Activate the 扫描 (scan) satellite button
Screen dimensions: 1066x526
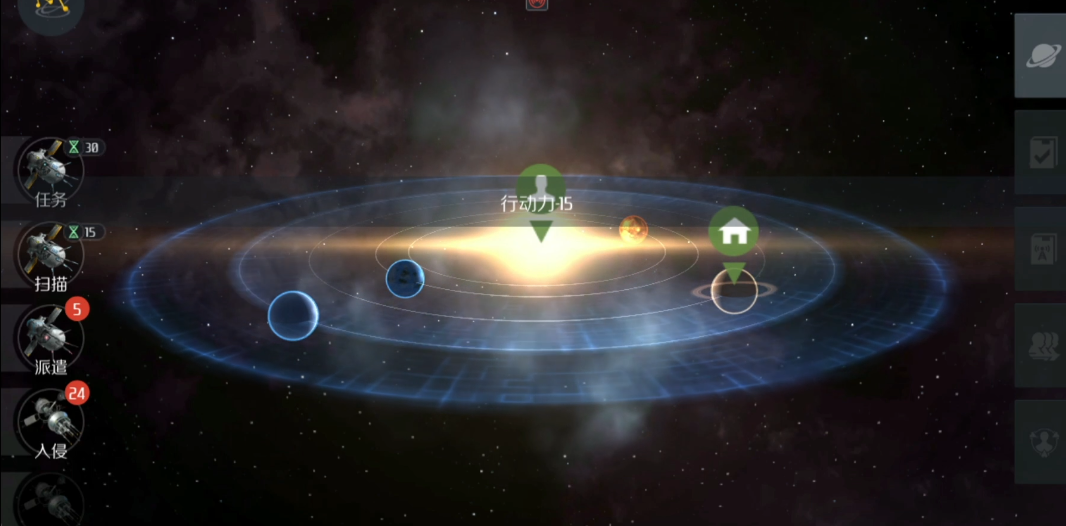tap(50, 254)
